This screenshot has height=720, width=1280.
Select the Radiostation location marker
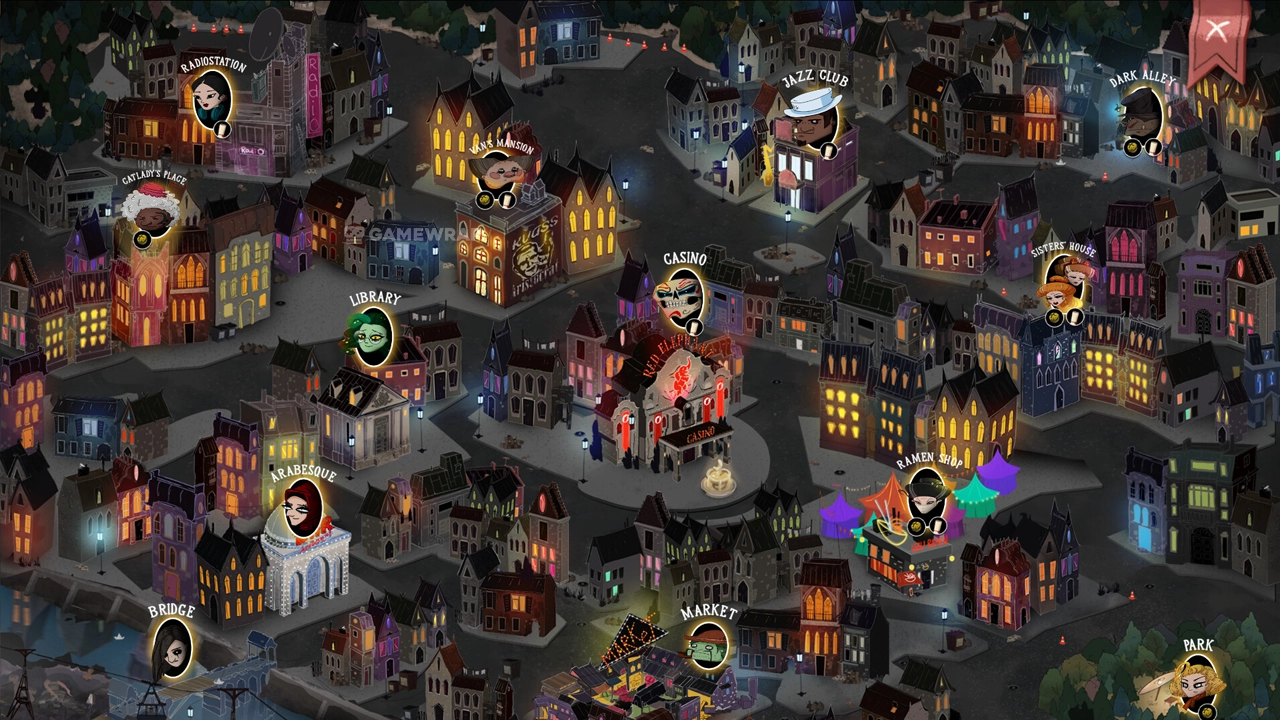pos(212,100)
